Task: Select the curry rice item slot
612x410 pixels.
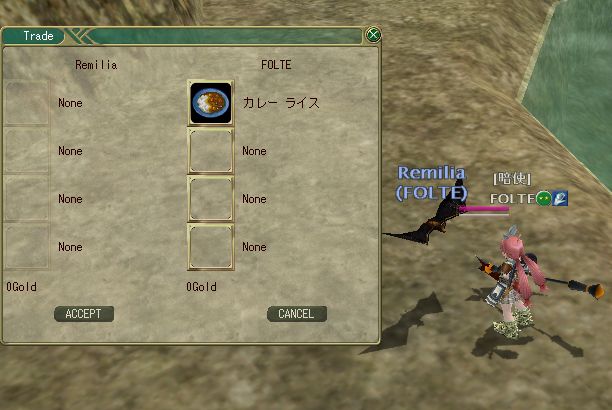Action: (210, 103)
